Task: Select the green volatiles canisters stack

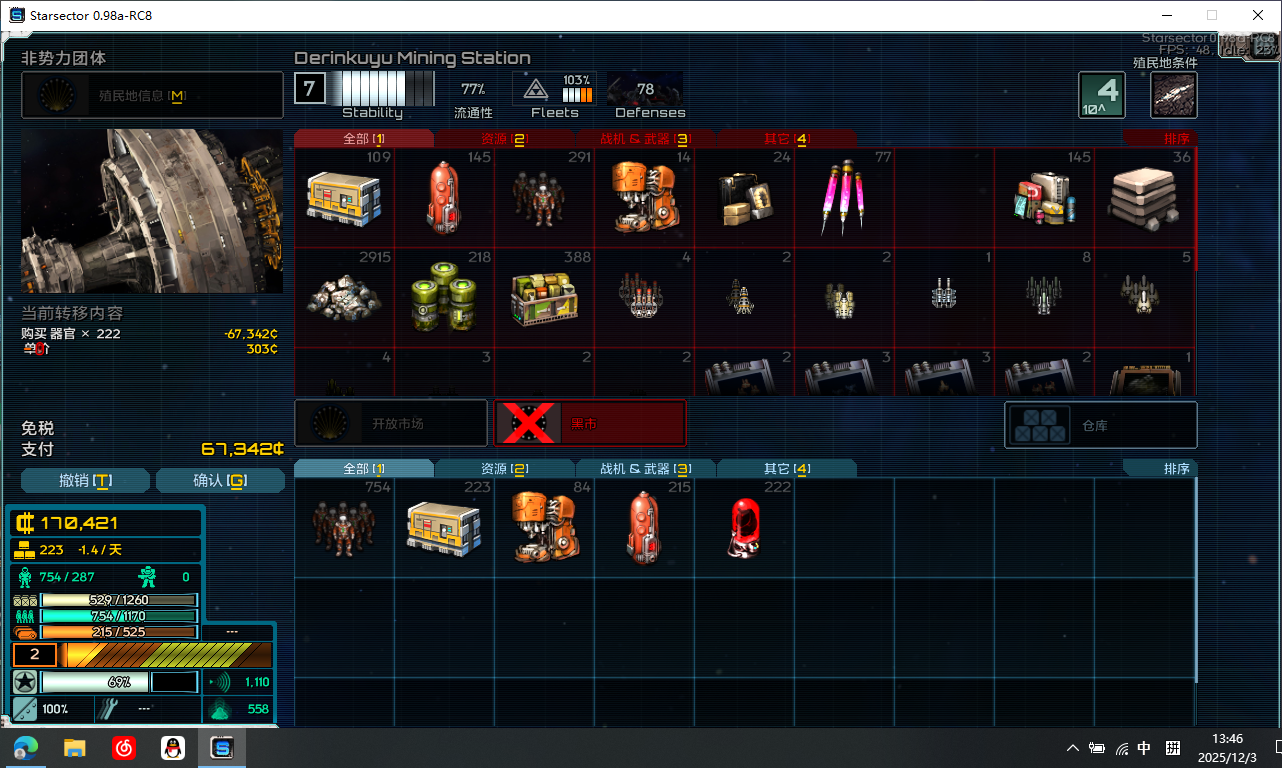Action: (x=444, y=297)
